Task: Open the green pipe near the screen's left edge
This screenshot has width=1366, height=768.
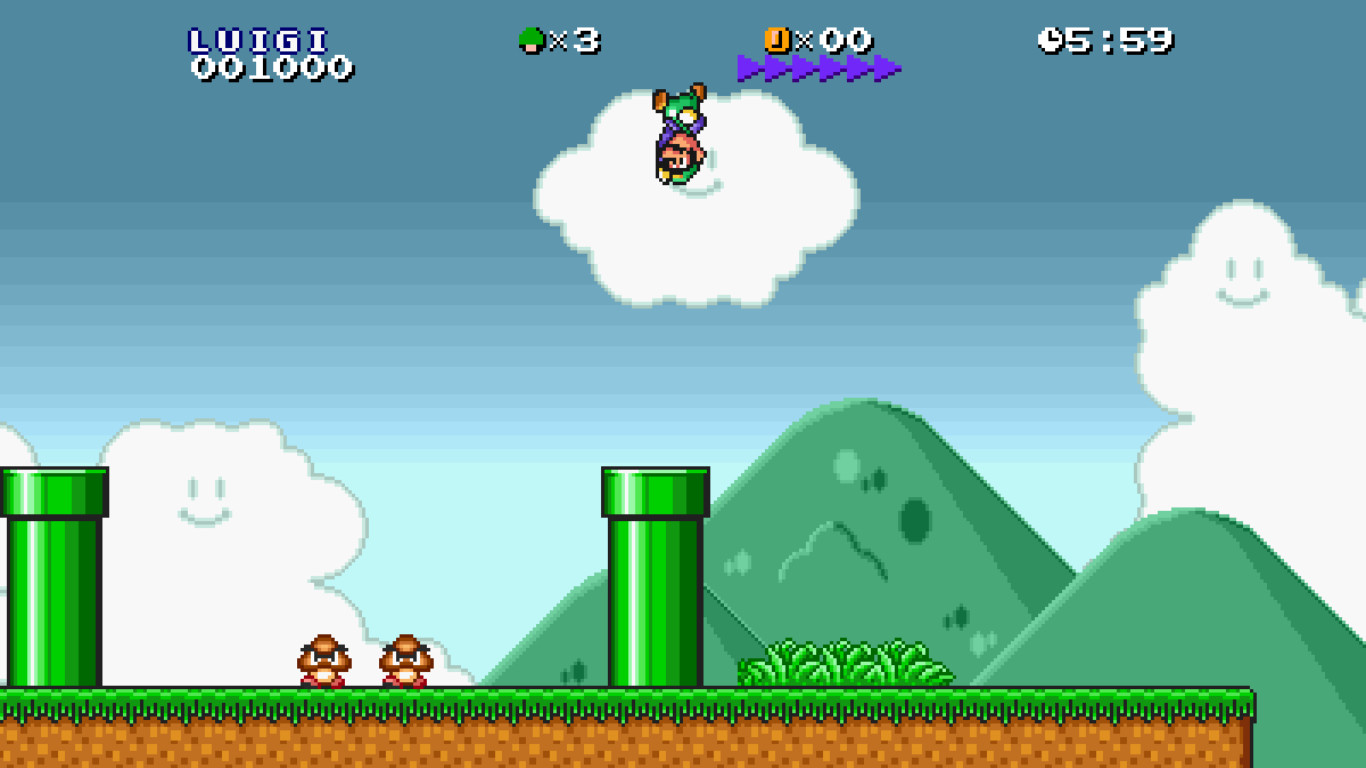Action: click(x=50, y=580)
